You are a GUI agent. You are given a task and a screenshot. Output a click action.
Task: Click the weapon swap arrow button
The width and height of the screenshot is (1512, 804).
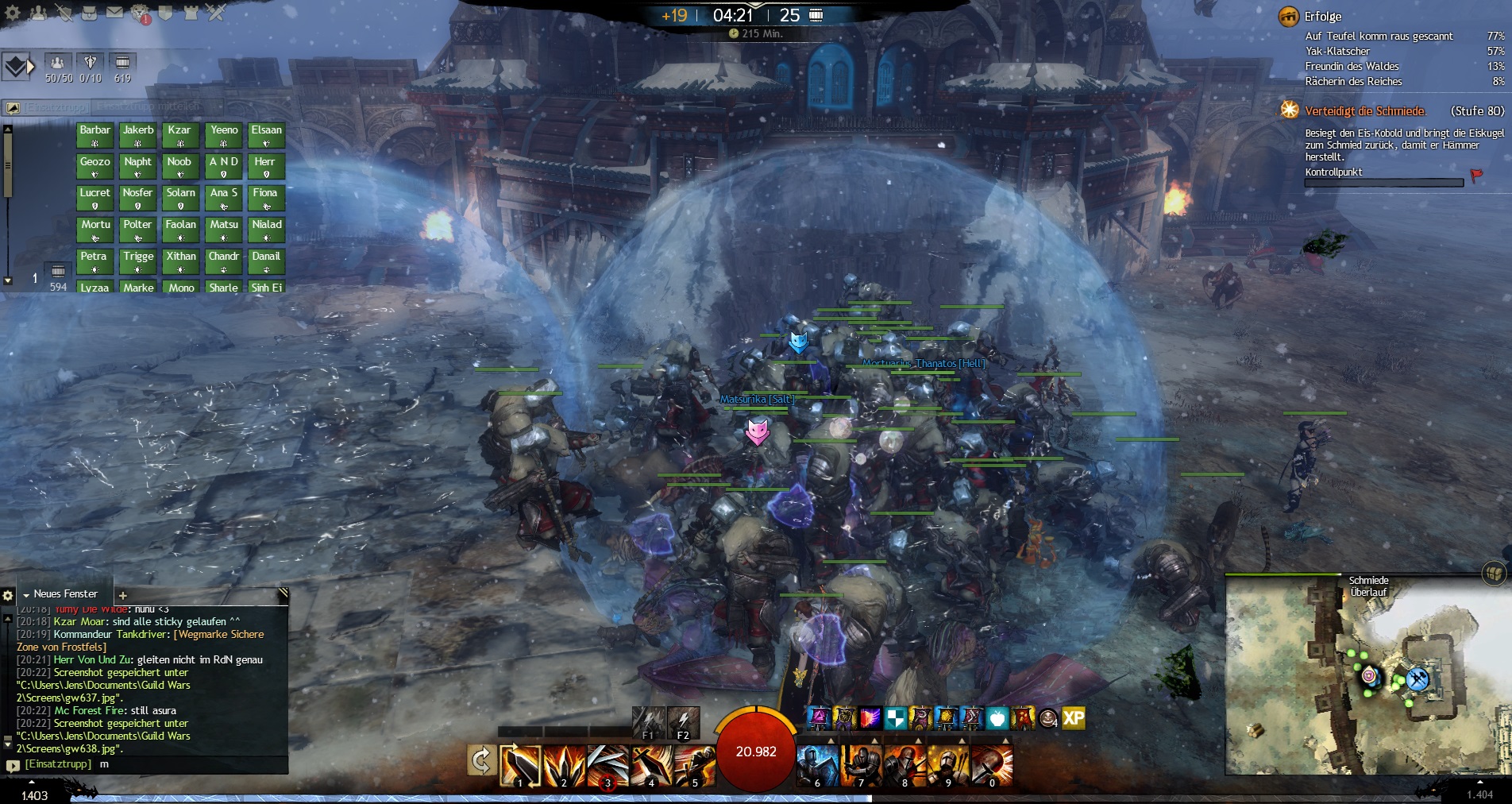481,761
